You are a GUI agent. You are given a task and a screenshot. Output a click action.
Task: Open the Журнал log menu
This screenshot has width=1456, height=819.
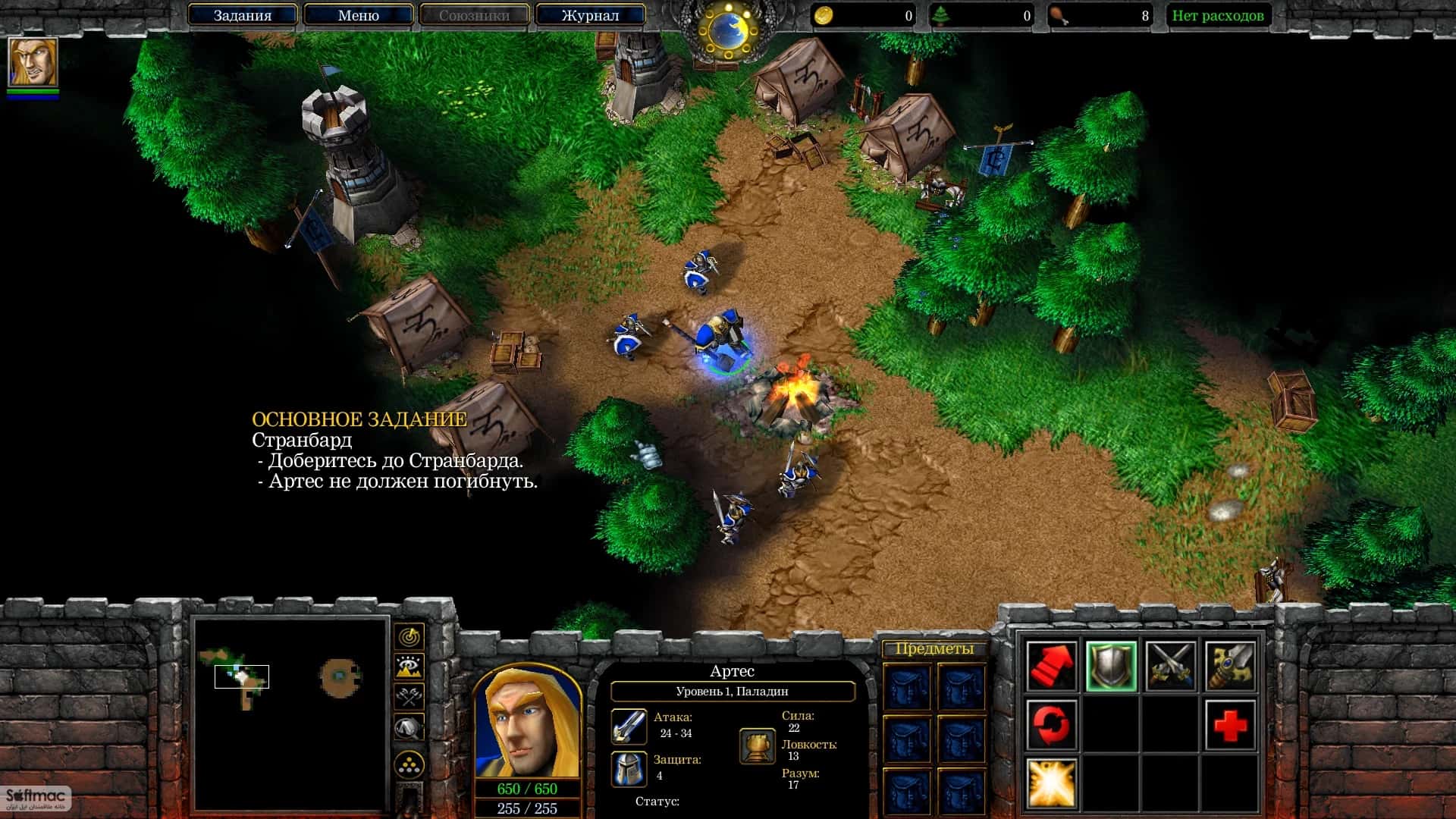click(590, 14)
